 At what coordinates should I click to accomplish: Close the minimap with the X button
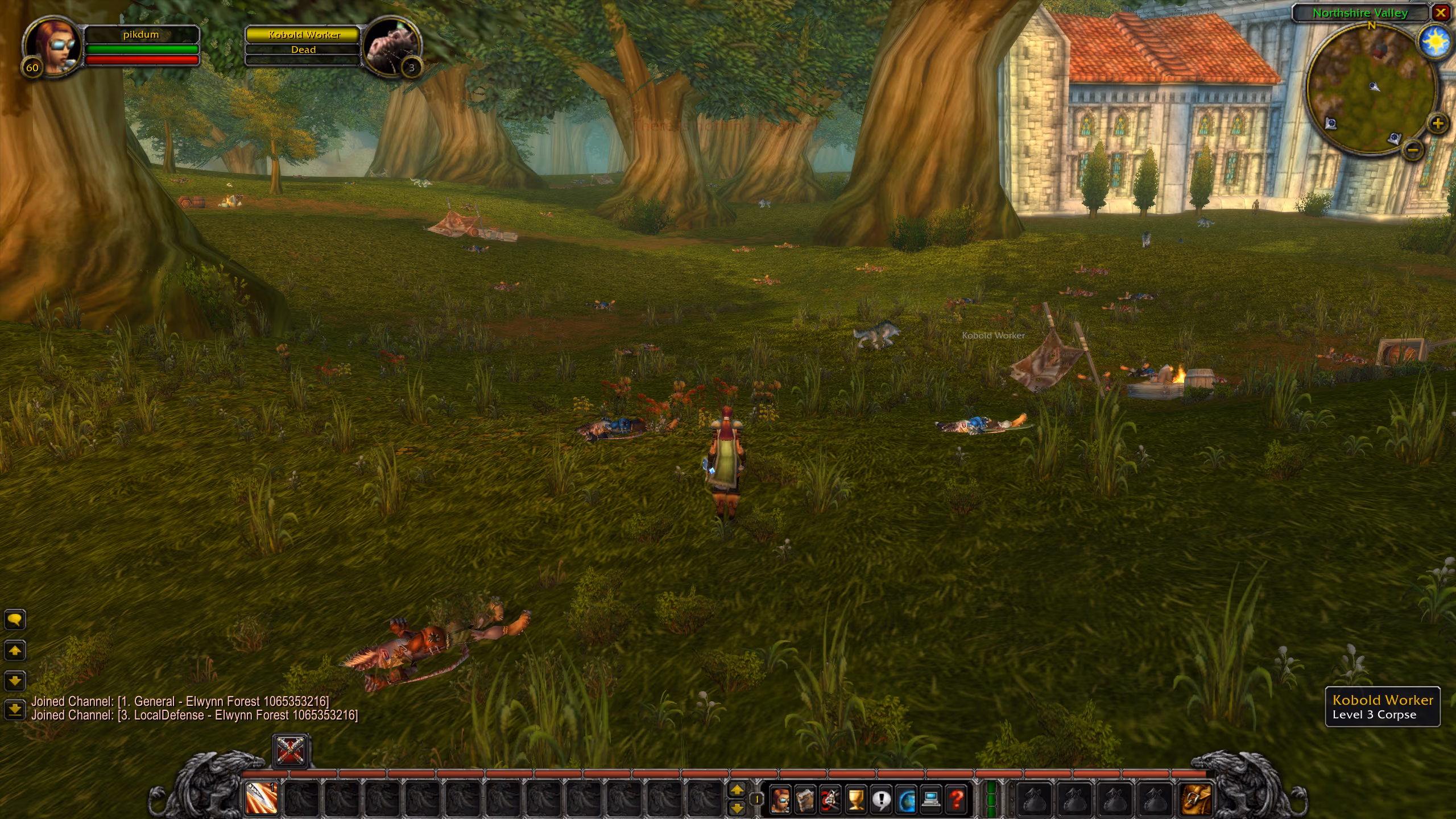(x=1441, y=13)
